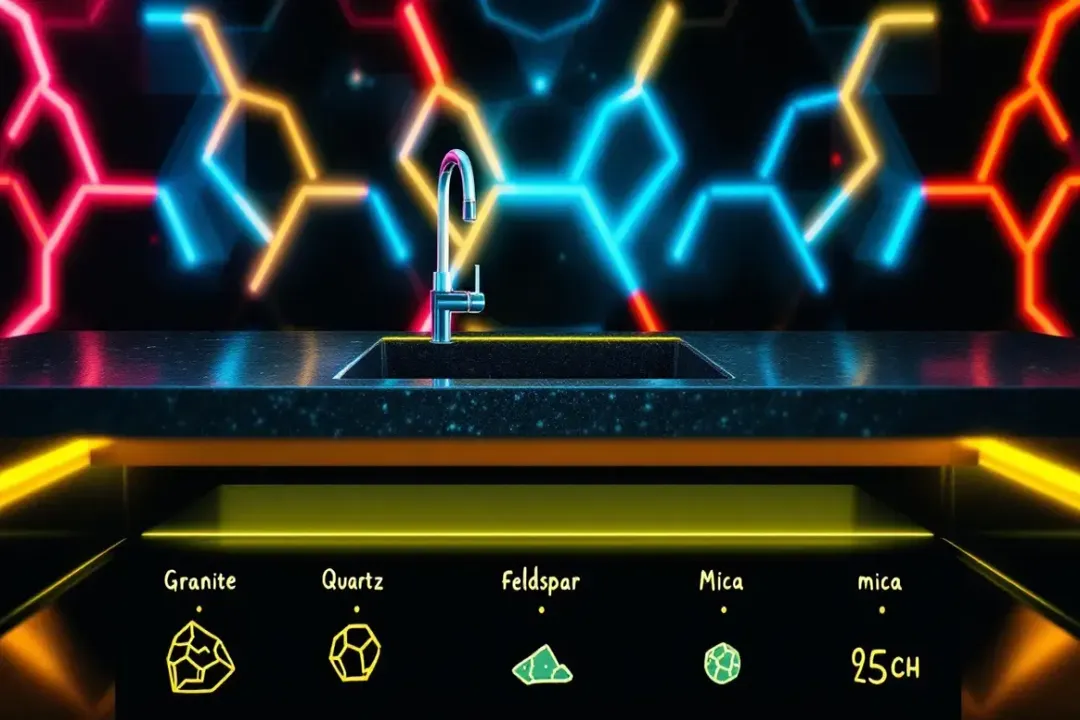The image size is (1080, 720).
Task: Choose the Quartz crystal icon
Action: tap(354, 653)
